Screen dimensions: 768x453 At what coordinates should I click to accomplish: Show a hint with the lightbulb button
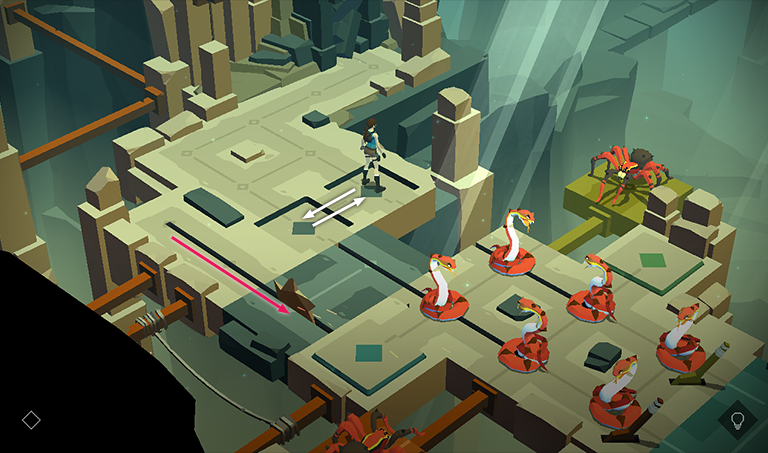pos(738,420)
